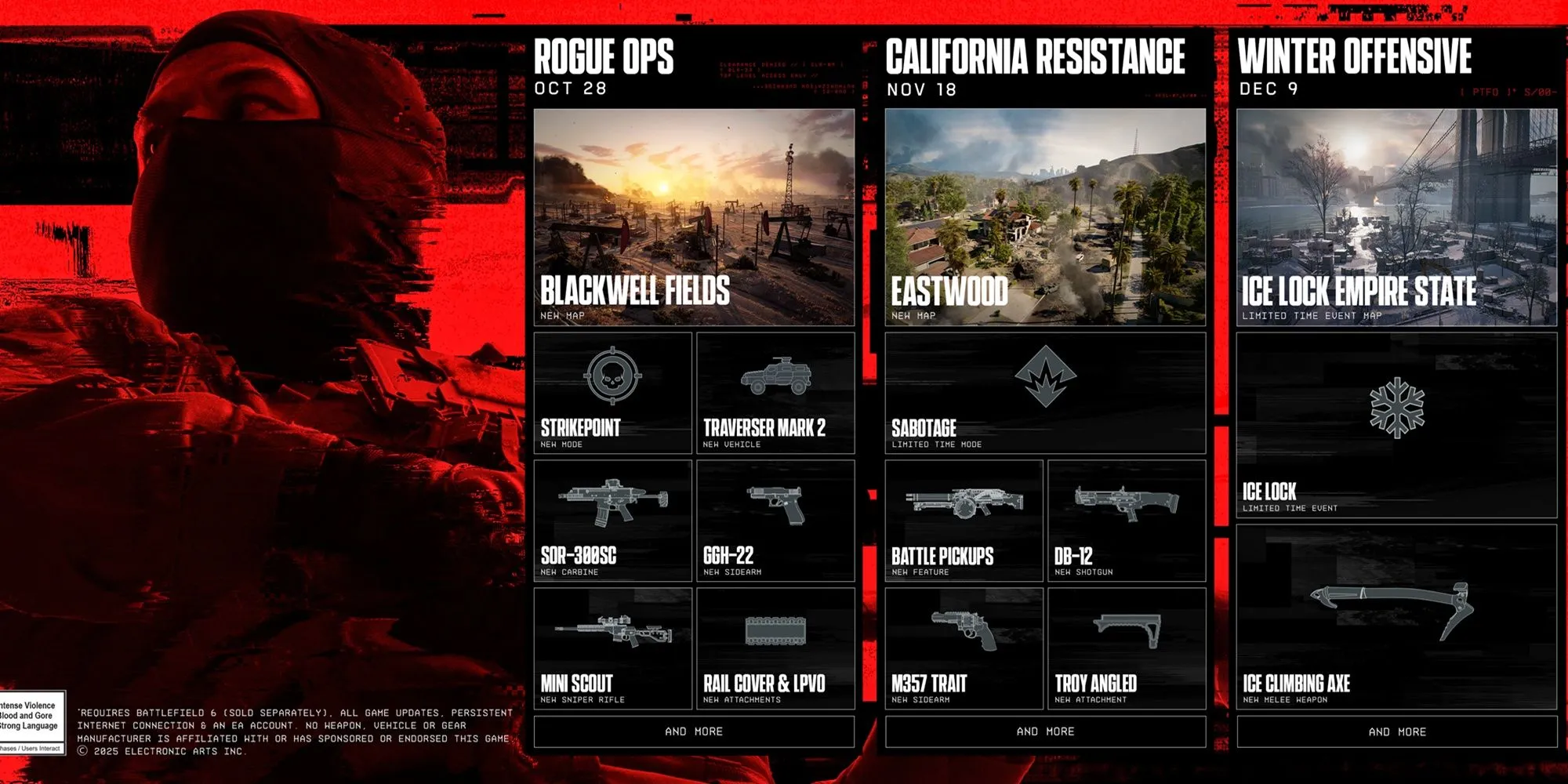The image size is (1568, 784).
Task: View the Ice Lock Empire State map
Action: point(1396,217)
